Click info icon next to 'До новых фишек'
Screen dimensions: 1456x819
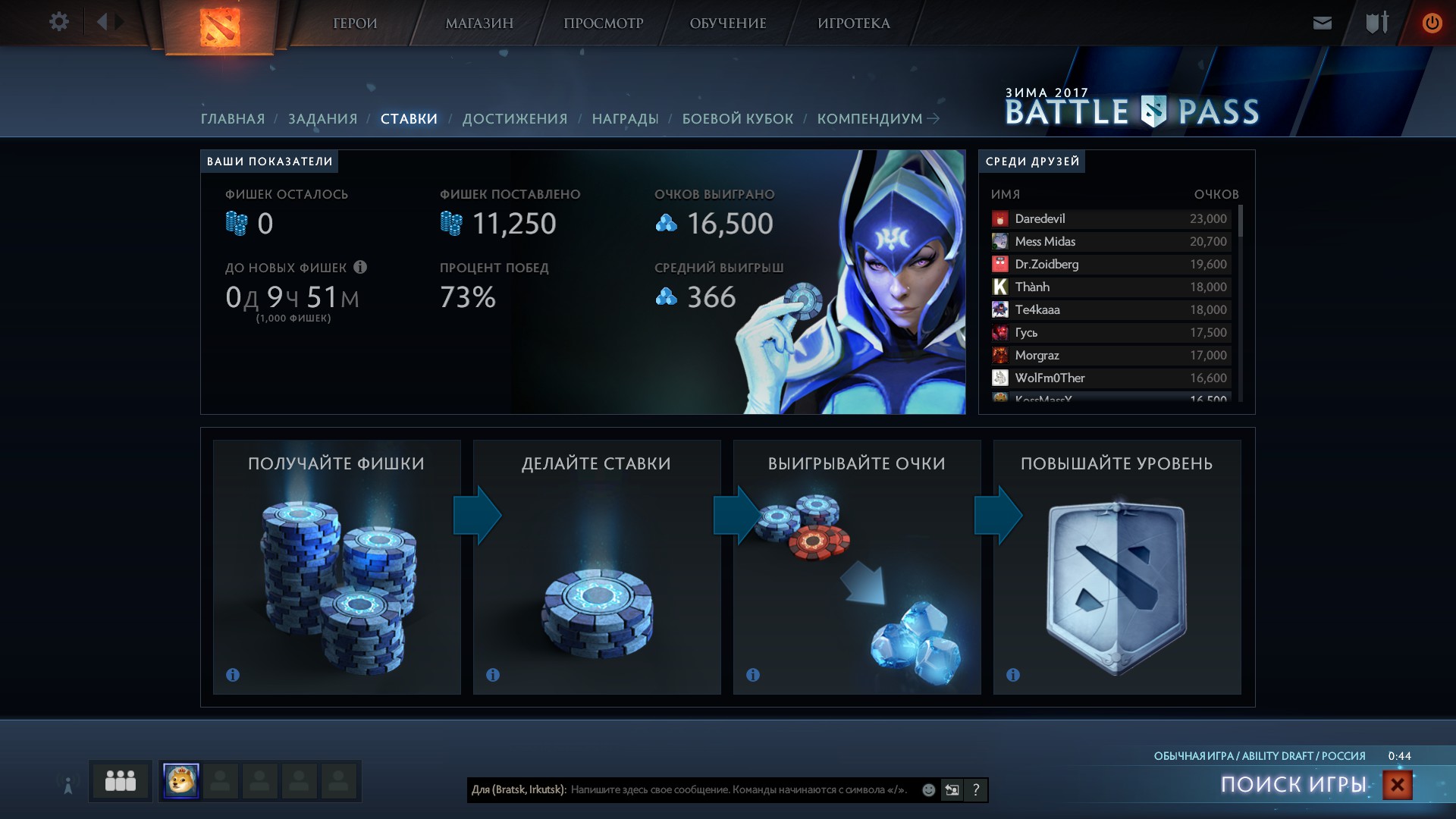pos(362,267)
